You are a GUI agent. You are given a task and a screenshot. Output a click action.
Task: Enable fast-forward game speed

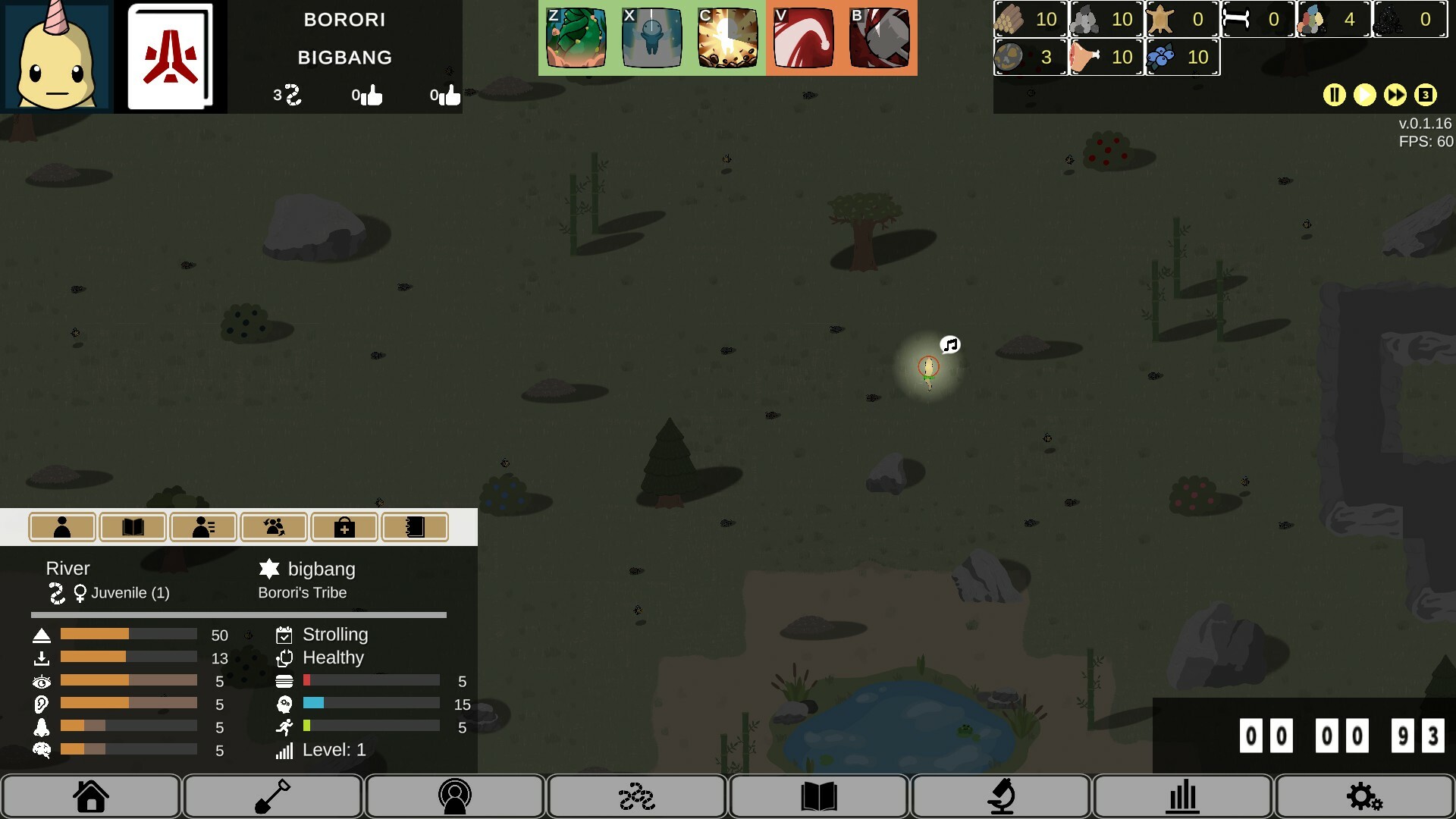pos(1395,95)
